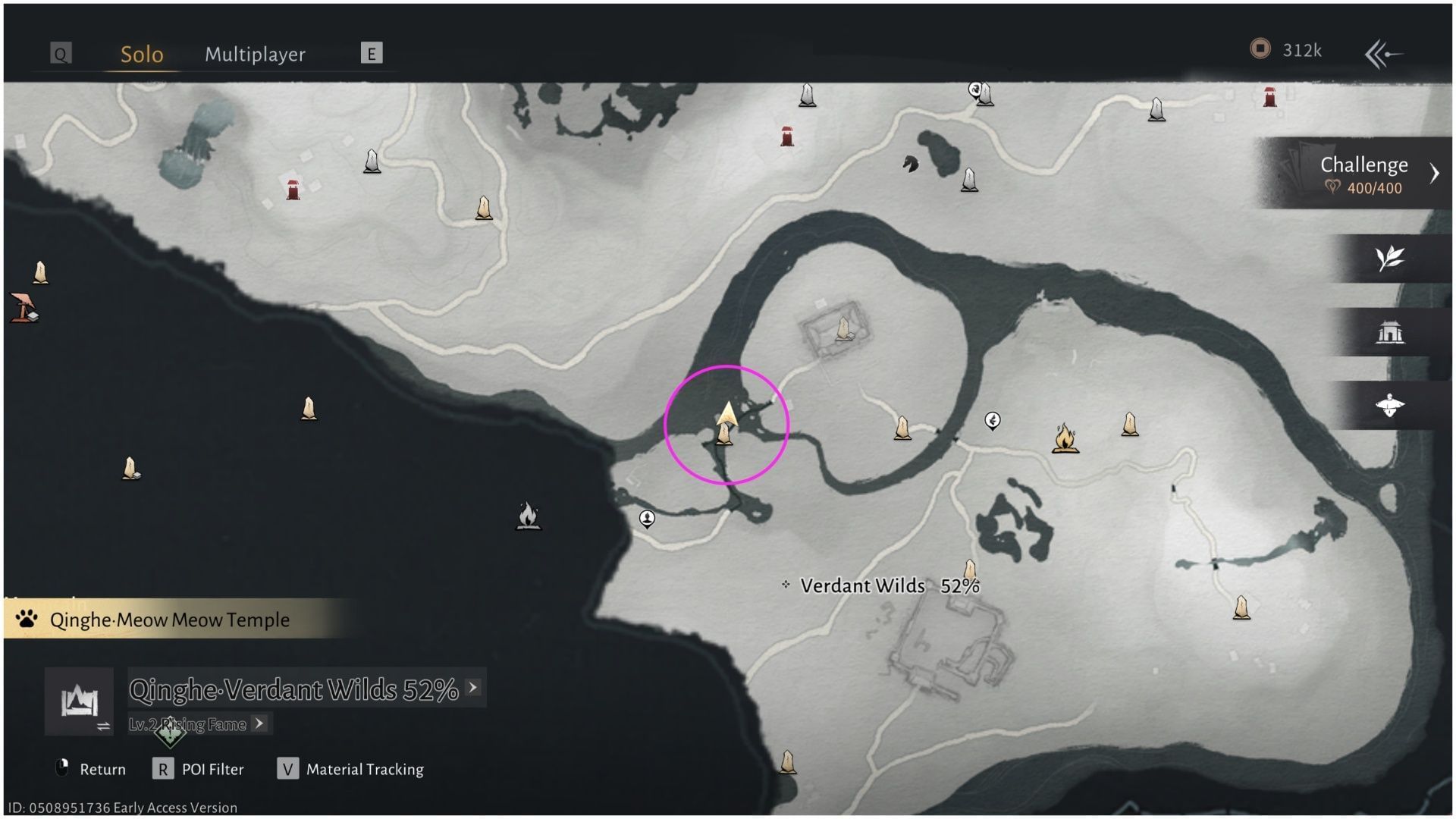The height and width of the screenshot is (819, 1456).
Task: Expand the Challenge panel chevron
Action: coord(1436,173)
